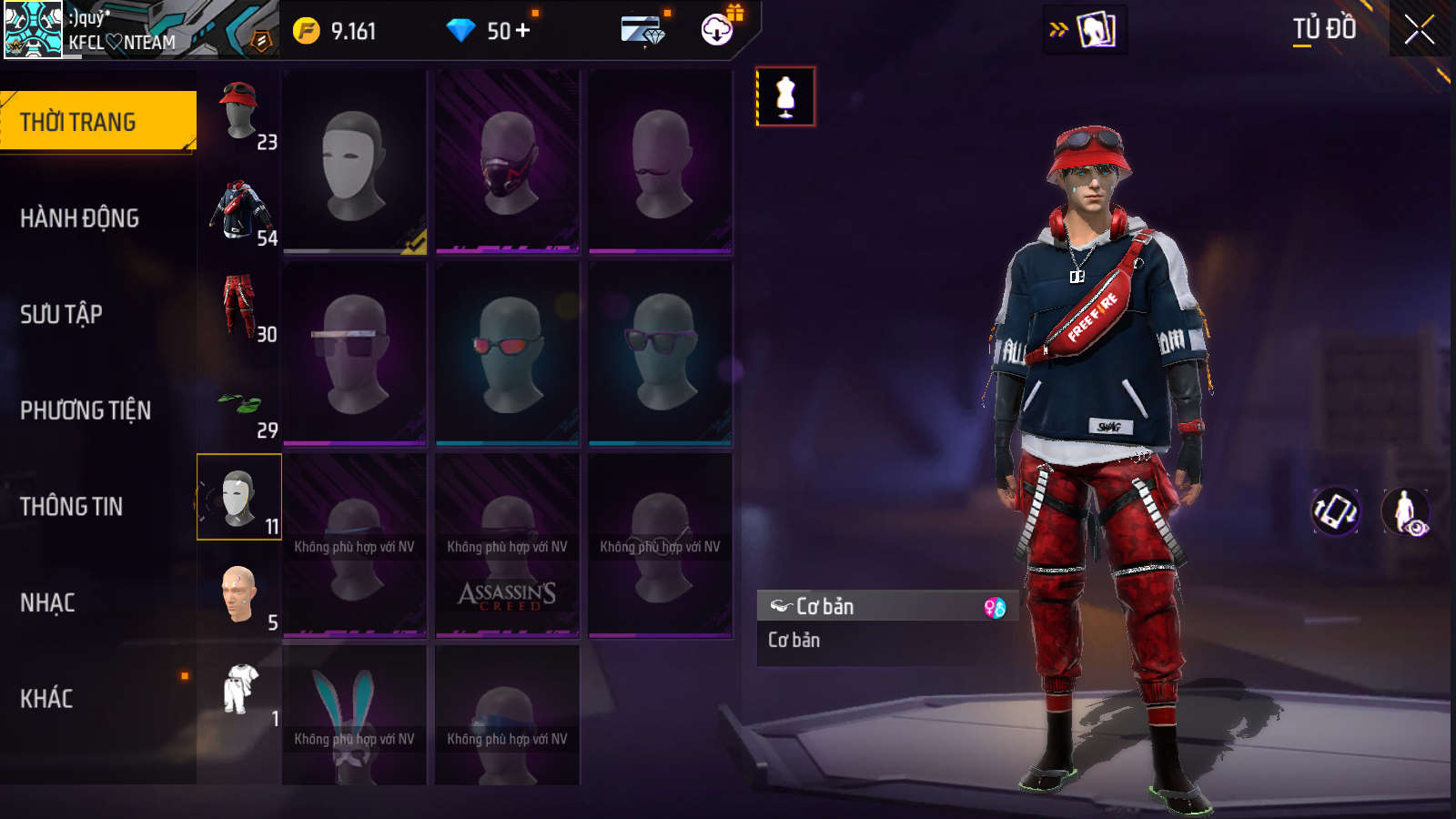The image size is (1456, 819).
Task: Select the Assassin's Creed mask item
Action: click(507, 546)
